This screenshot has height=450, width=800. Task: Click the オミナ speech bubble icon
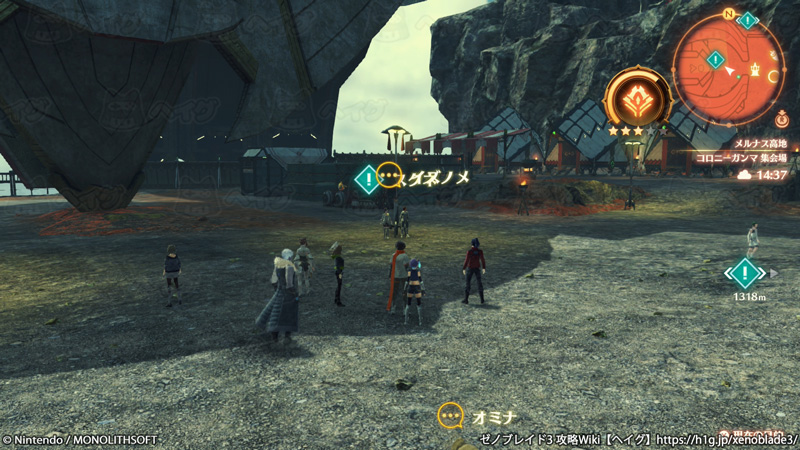451,416
